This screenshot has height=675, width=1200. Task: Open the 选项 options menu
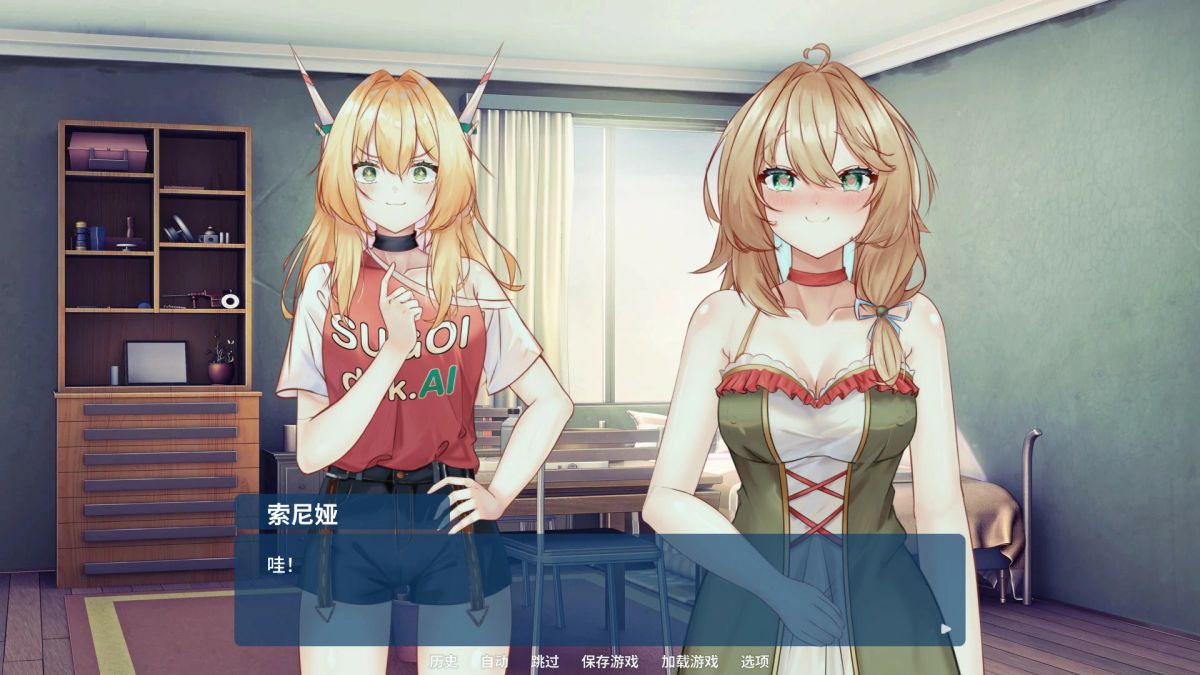755,661
